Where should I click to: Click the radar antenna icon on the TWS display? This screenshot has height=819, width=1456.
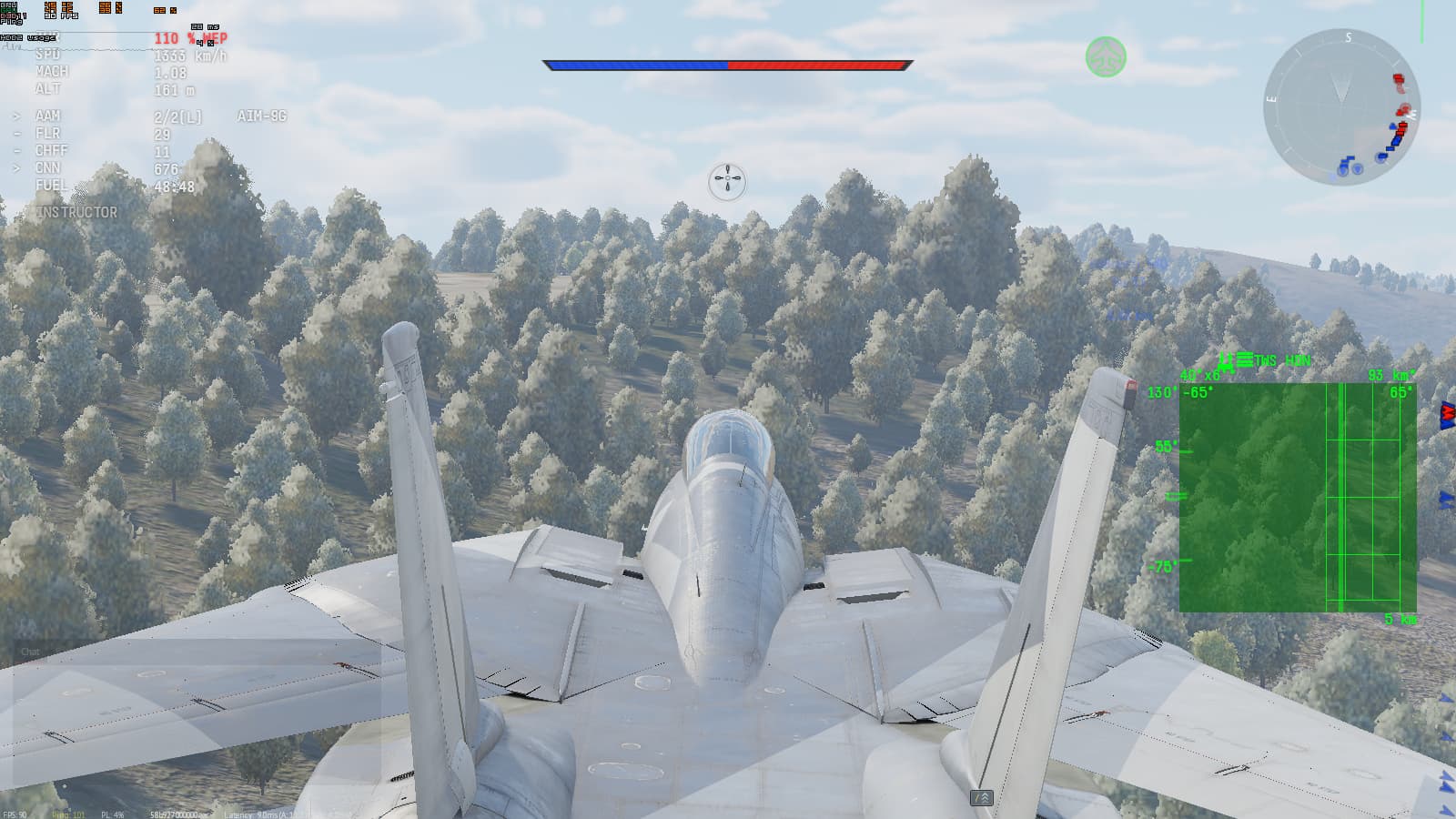1226,361
